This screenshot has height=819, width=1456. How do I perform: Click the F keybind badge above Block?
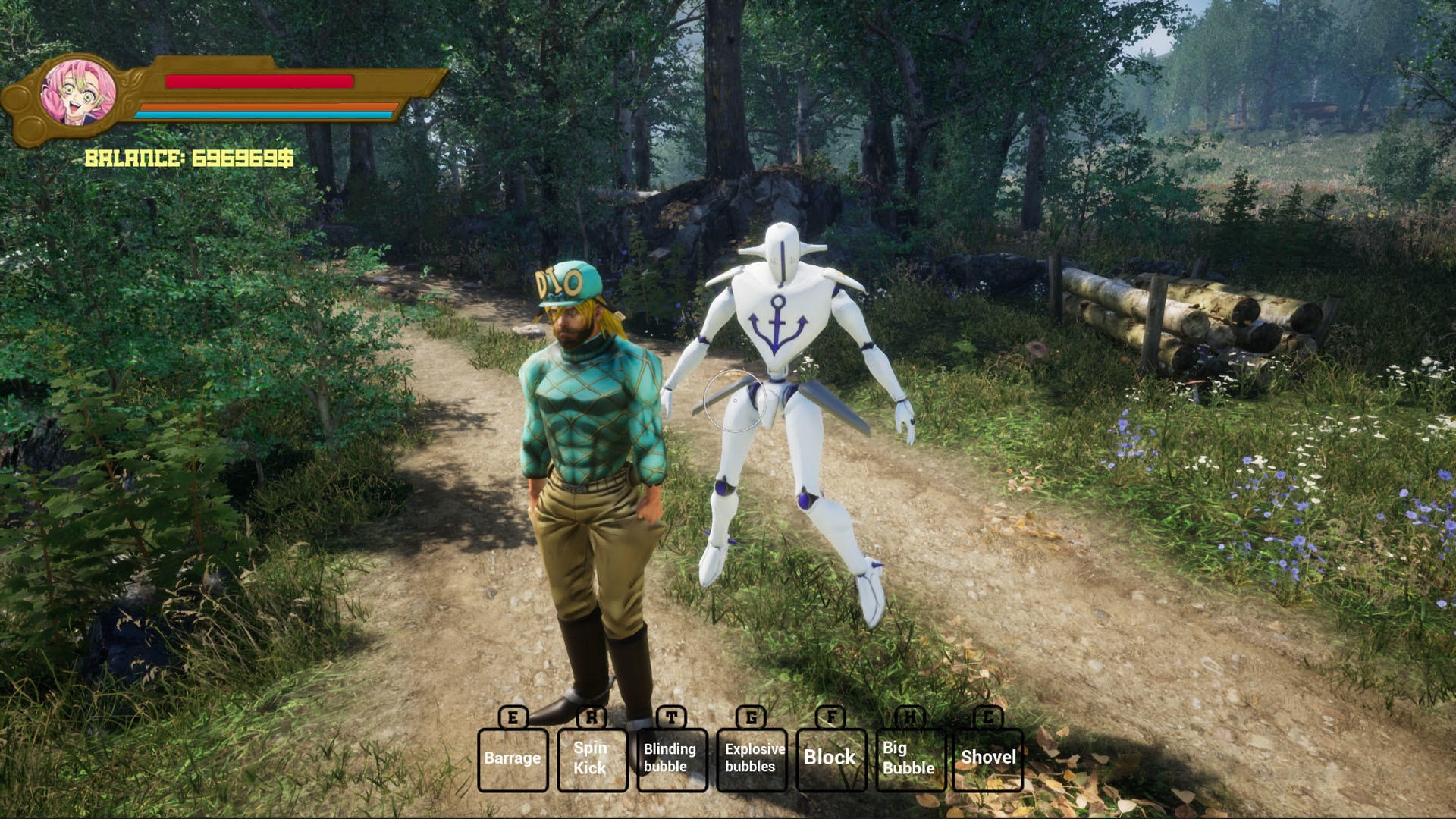click(x=832, y=717)
